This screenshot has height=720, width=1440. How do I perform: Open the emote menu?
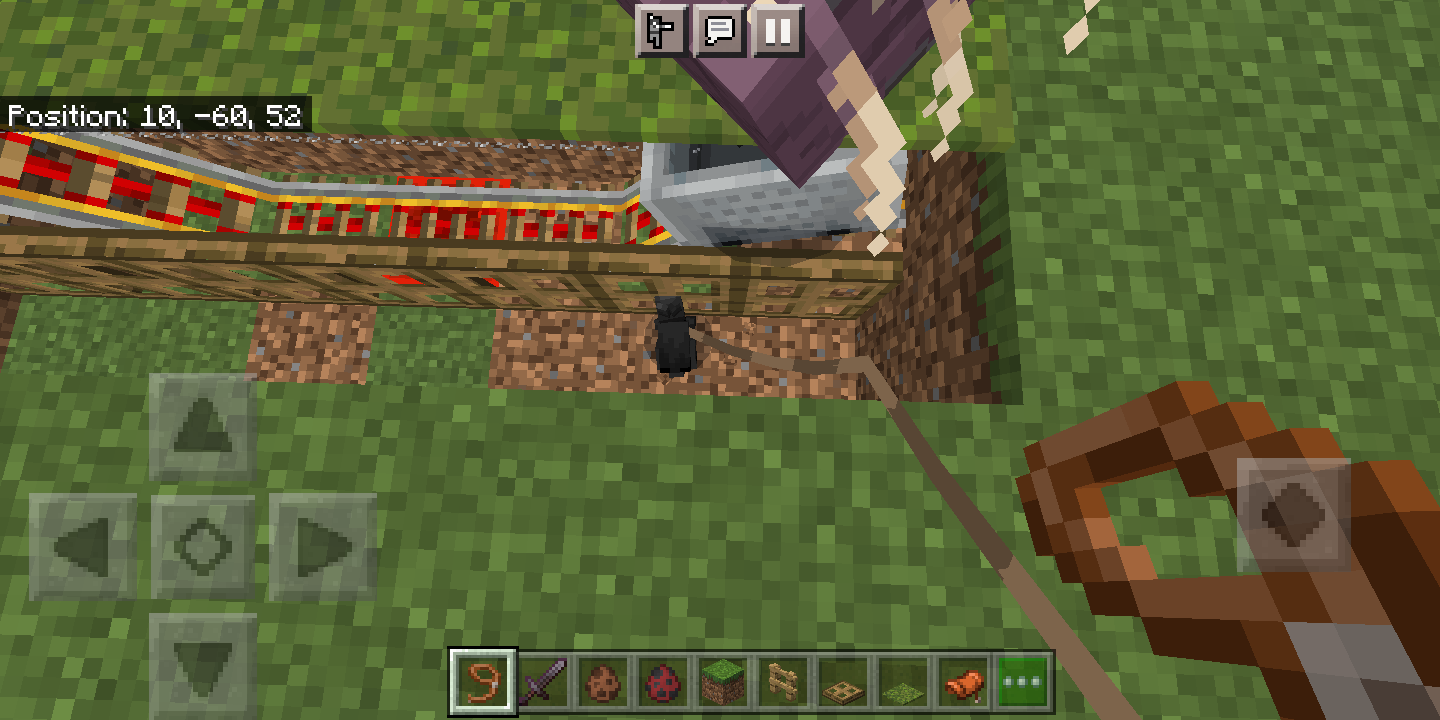[x=659, y=31]
